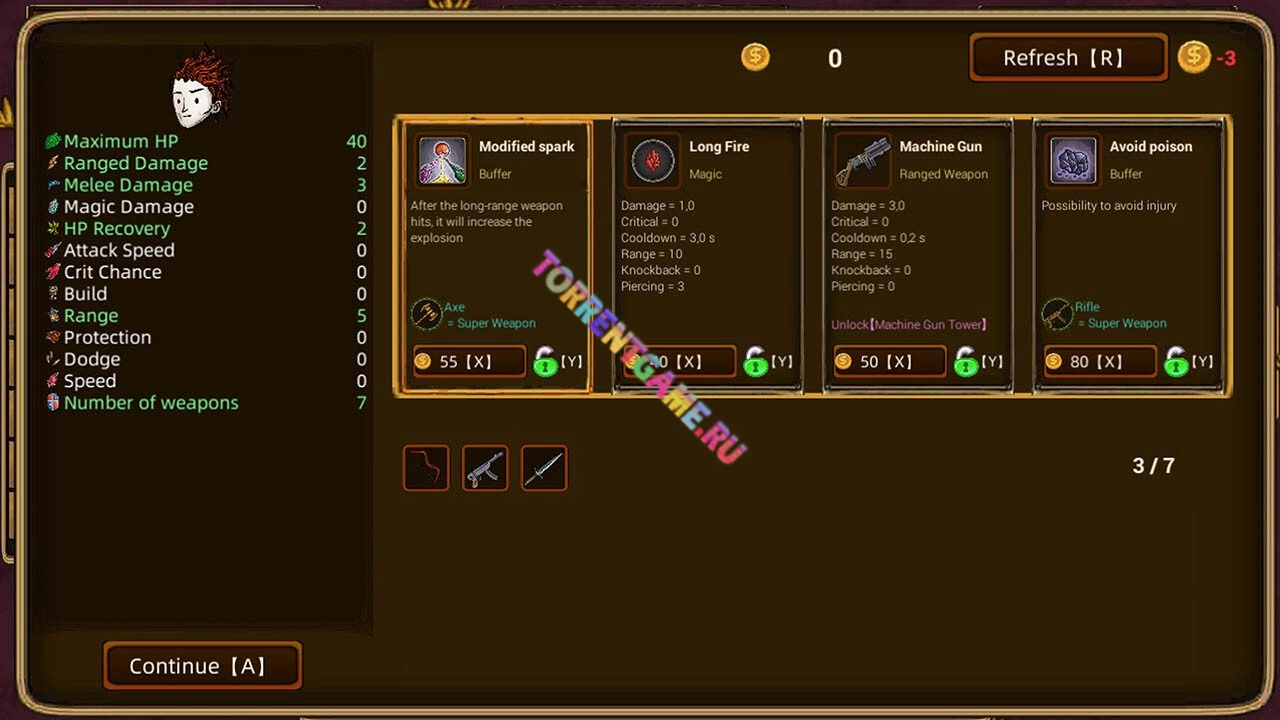Lock the Modified spark offer
Viewport: 1280px width, 720px height.
546,361
